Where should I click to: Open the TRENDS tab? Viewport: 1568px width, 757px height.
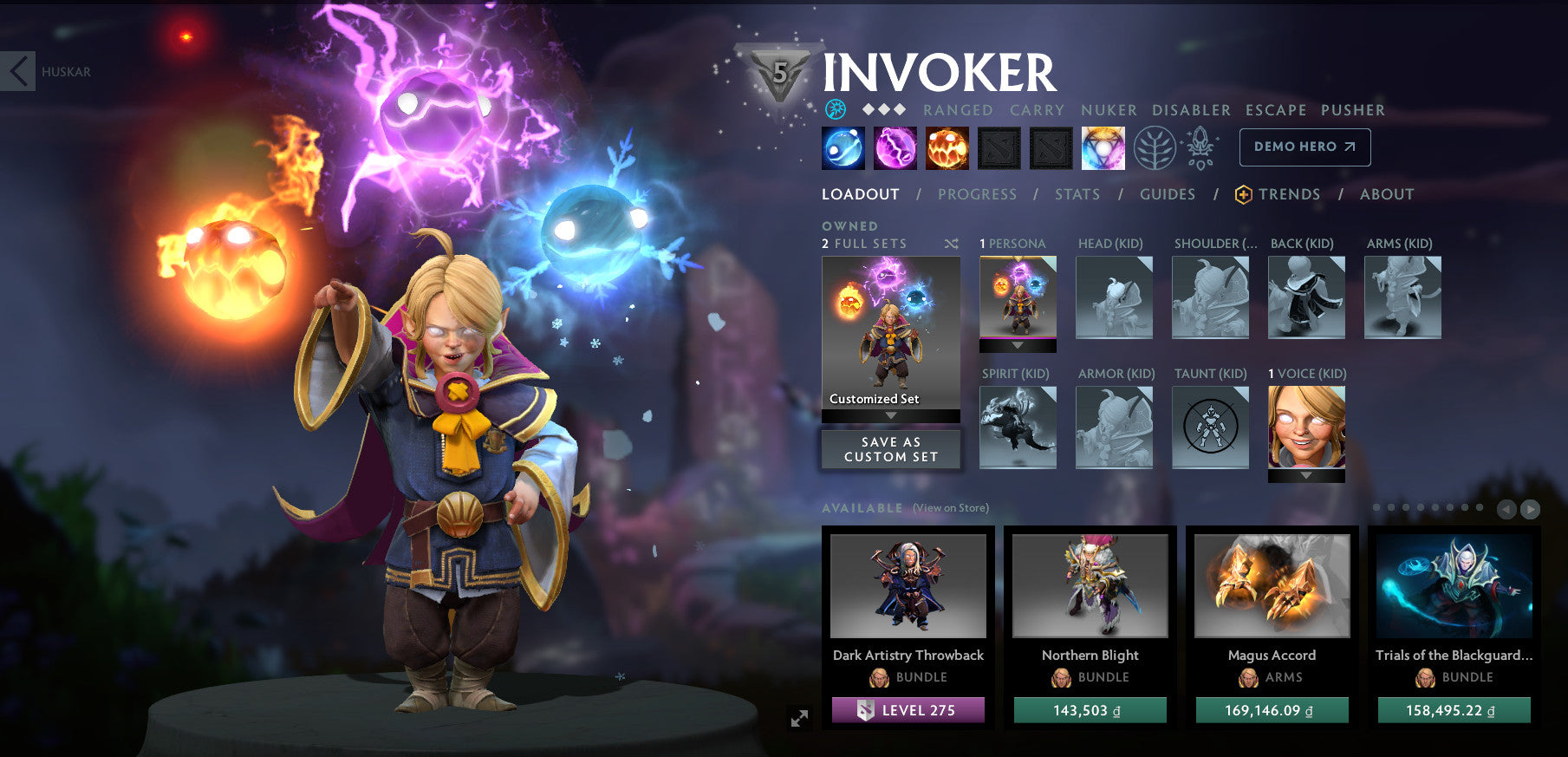[x=1289, y=194]
